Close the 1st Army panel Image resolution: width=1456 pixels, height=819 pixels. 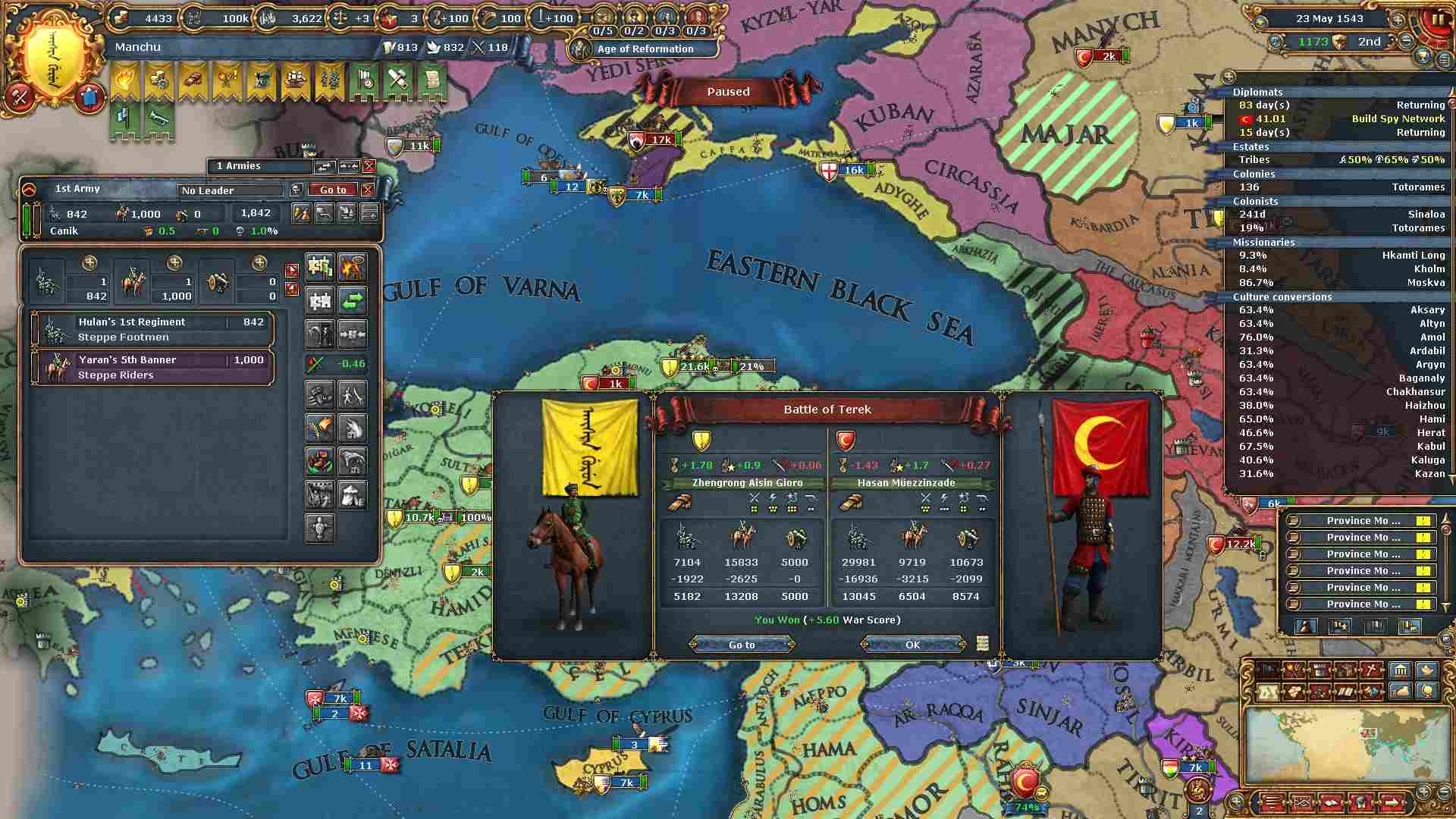pyautogui.click(x=368, y=190)
